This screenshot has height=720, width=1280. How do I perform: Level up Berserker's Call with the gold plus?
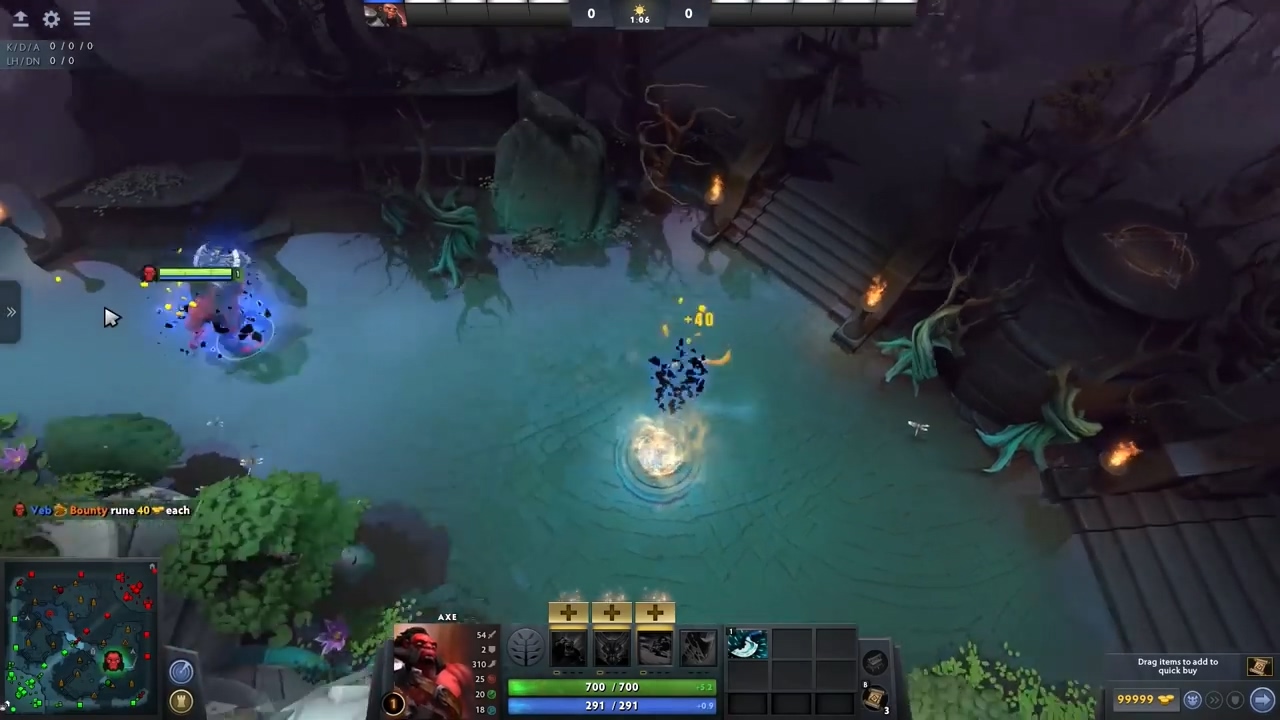pos(568,611)
